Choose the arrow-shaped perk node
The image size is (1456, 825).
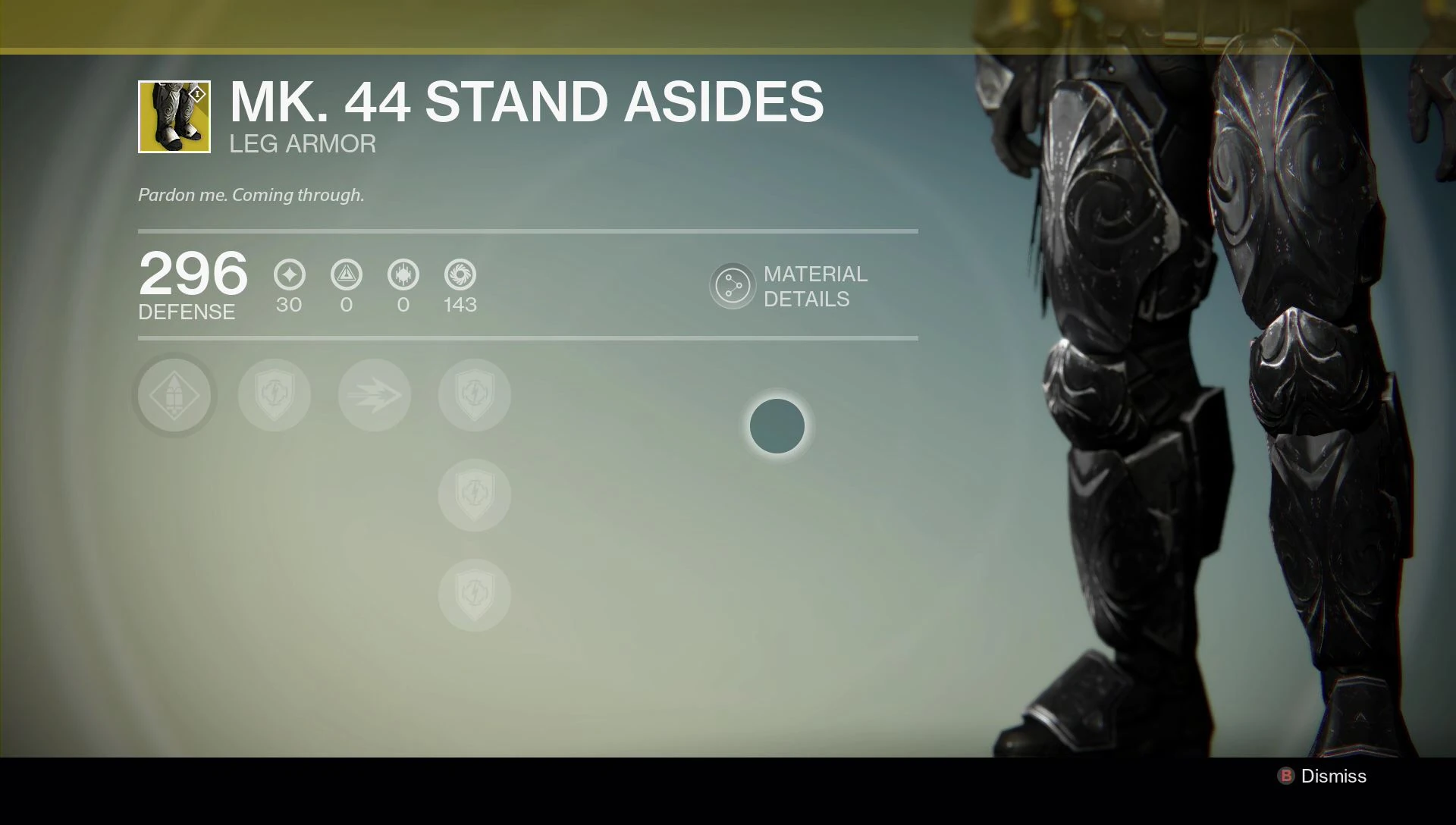374,395
